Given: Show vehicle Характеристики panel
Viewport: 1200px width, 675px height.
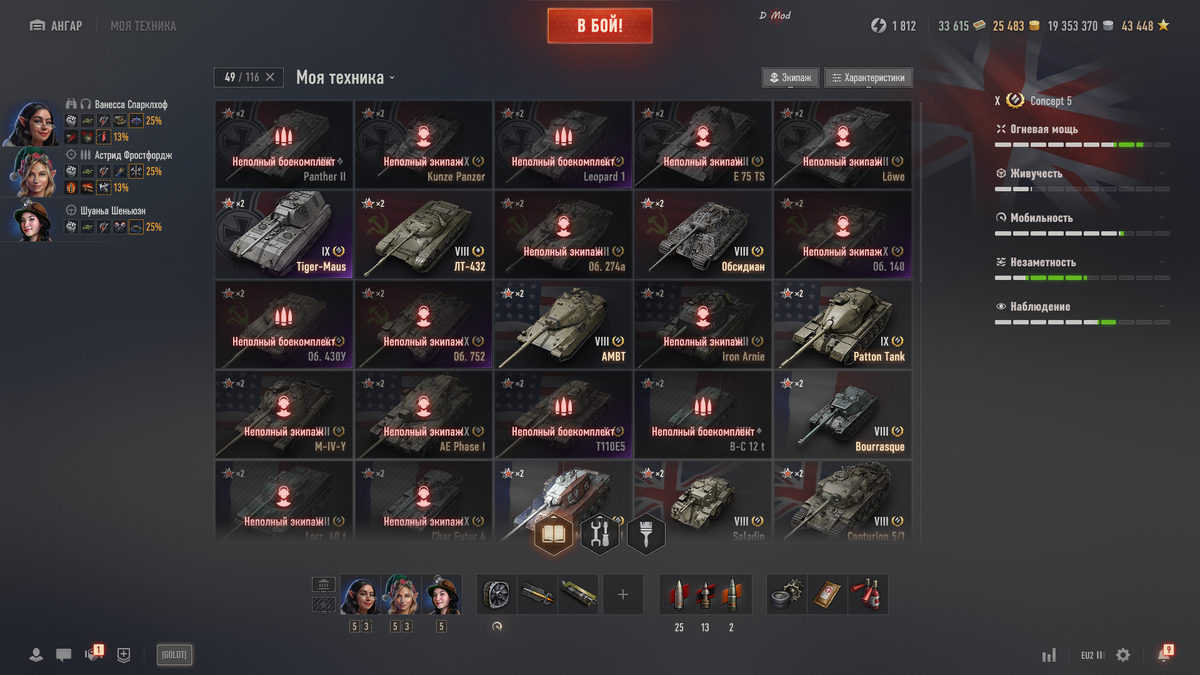Looking at the screenshot, I should (868, 78).
